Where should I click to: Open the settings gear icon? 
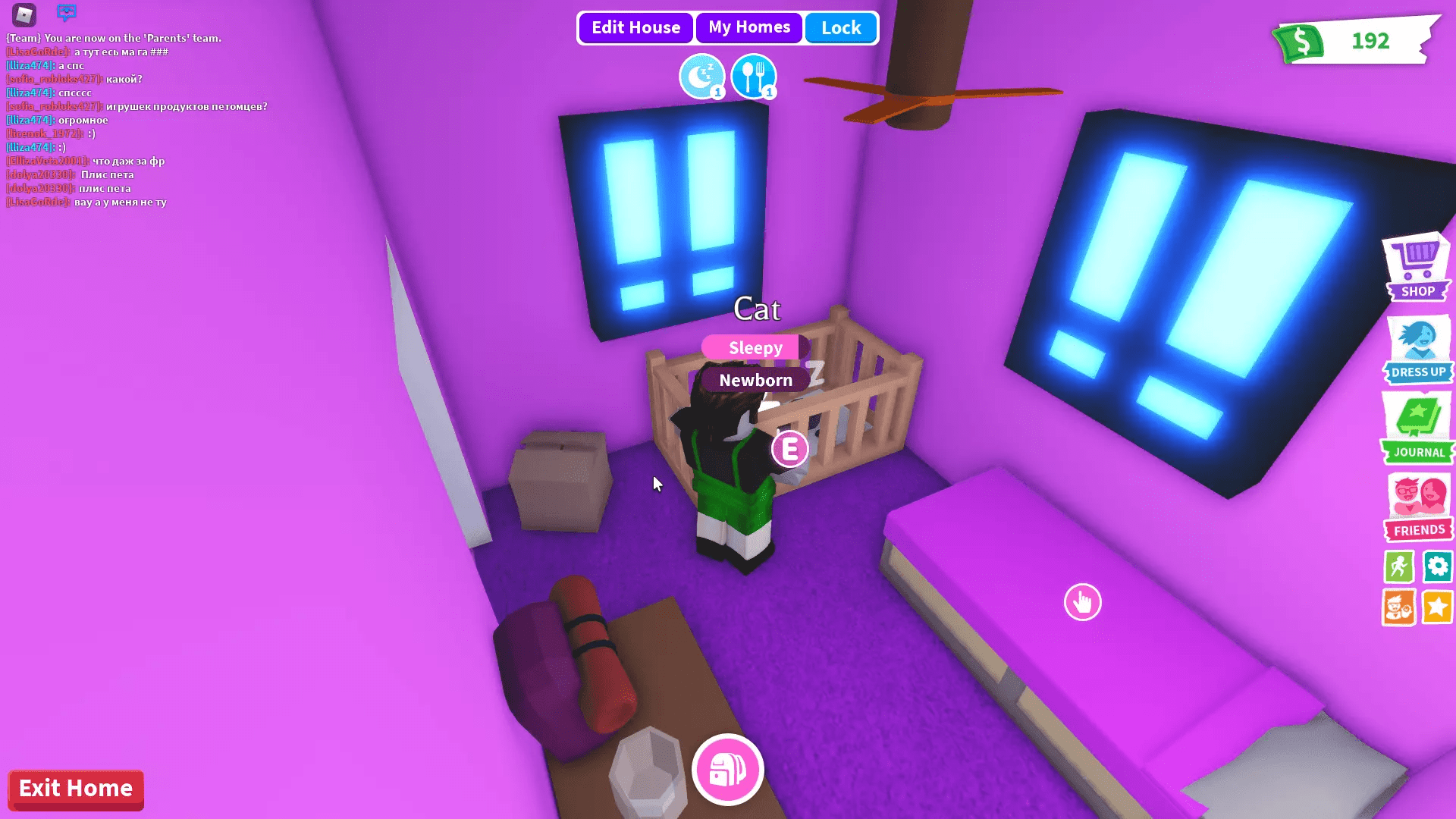tap(1438, 566)
